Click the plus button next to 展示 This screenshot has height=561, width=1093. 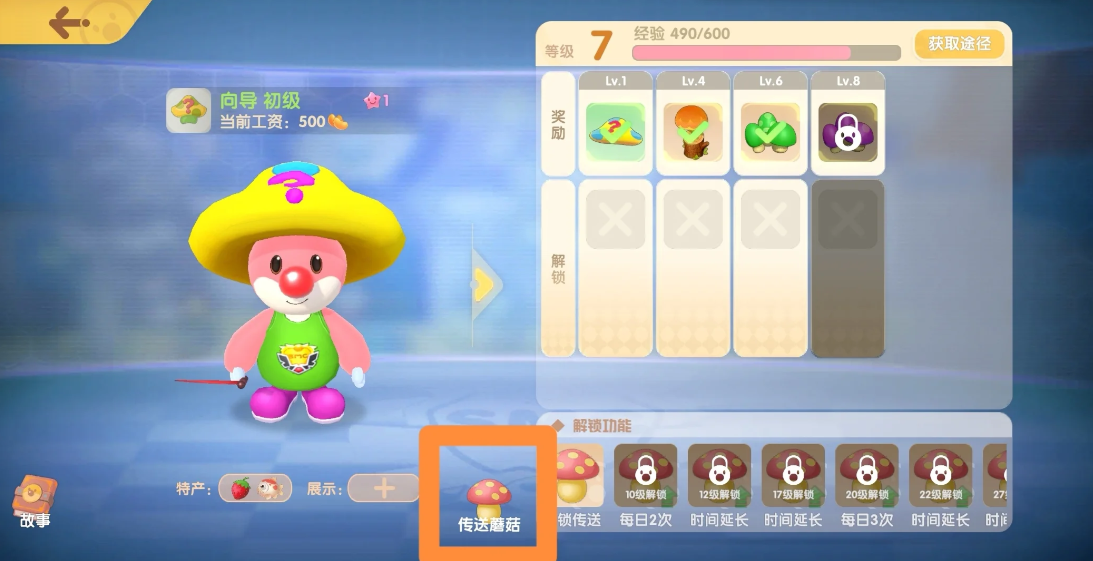pyautogui.click(x=383, y=488)
